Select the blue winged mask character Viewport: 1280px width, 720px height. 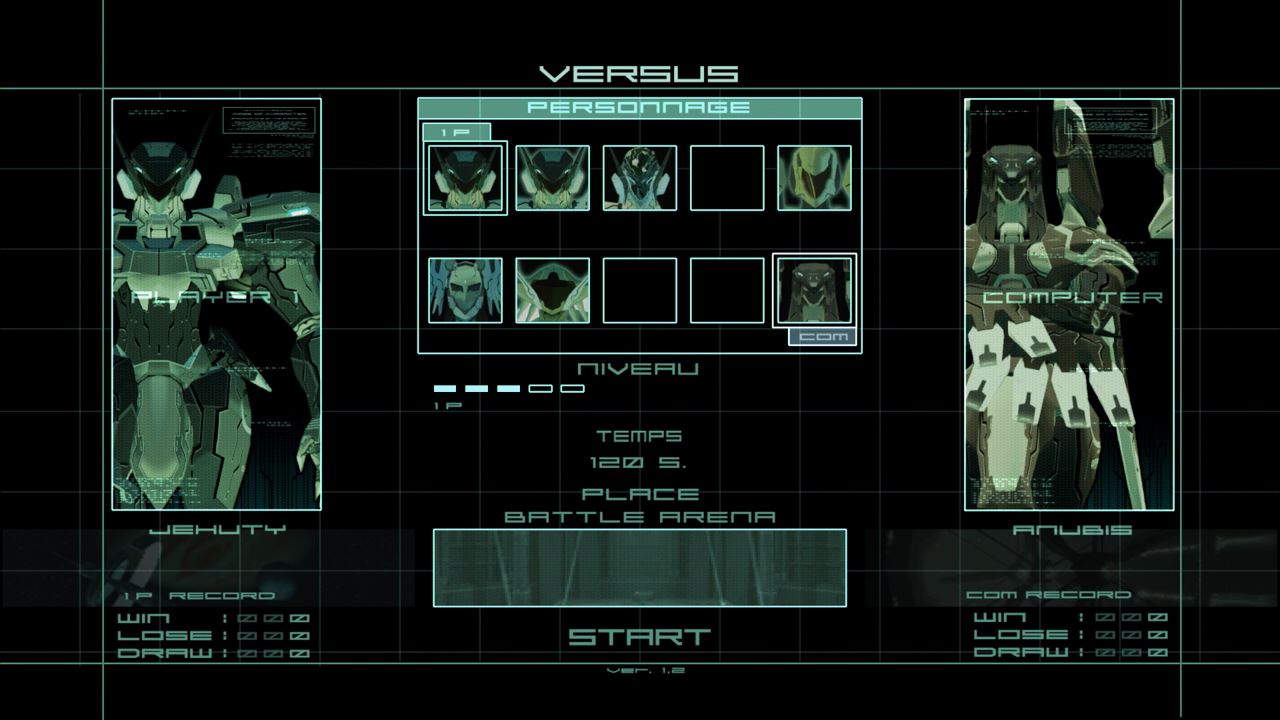[465, 290]
